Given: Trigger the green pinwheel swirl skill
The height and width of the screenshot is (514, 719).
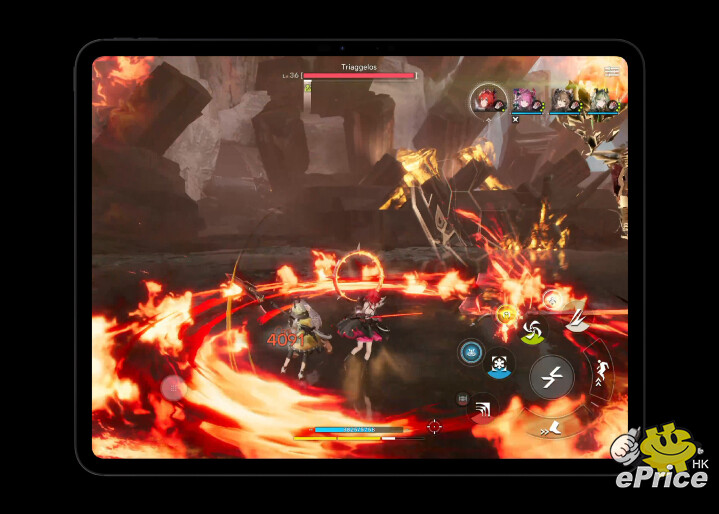Looking at the screenshot, I should 532,330.
